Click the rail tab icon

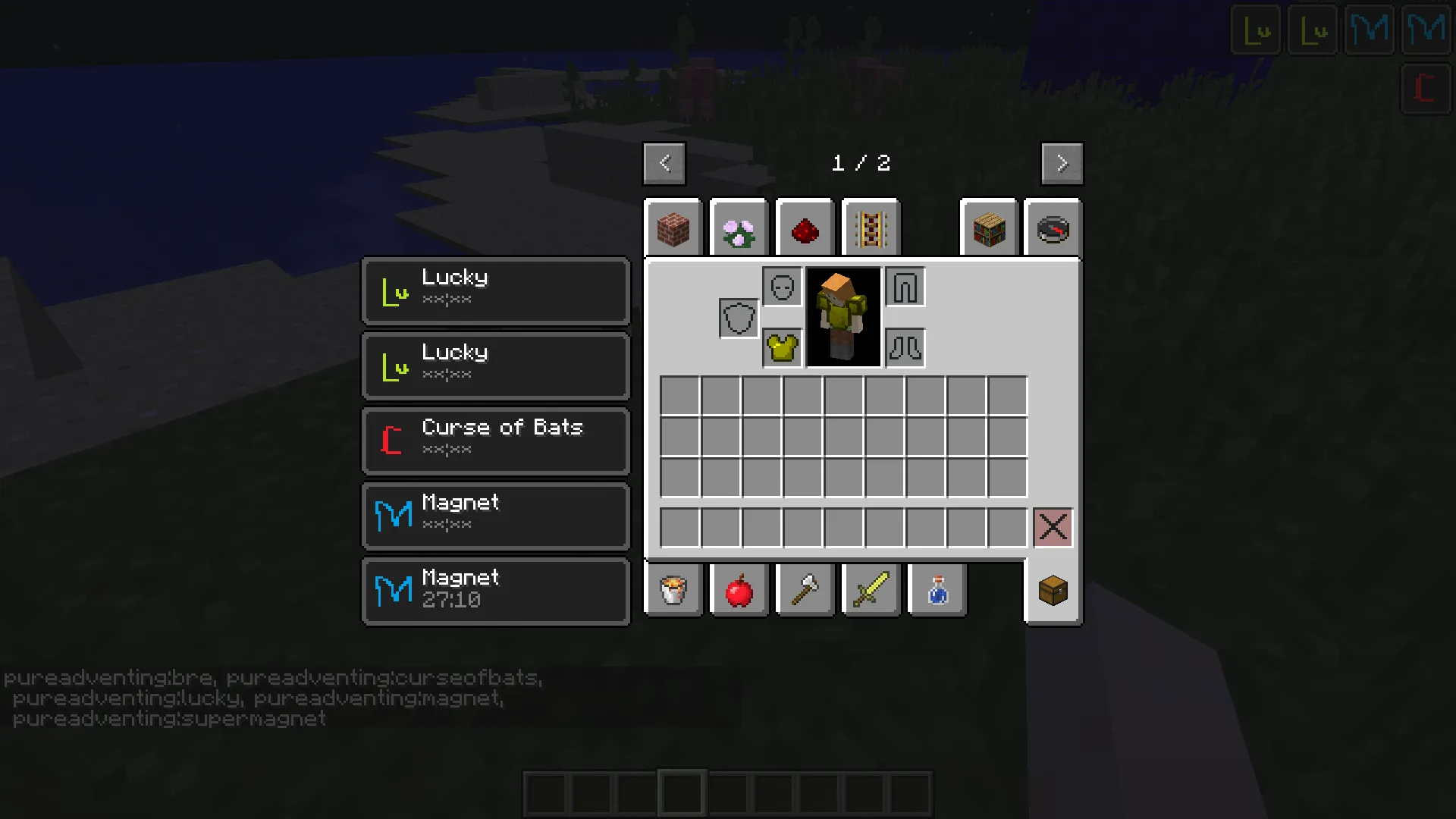[x=870, y=227]
